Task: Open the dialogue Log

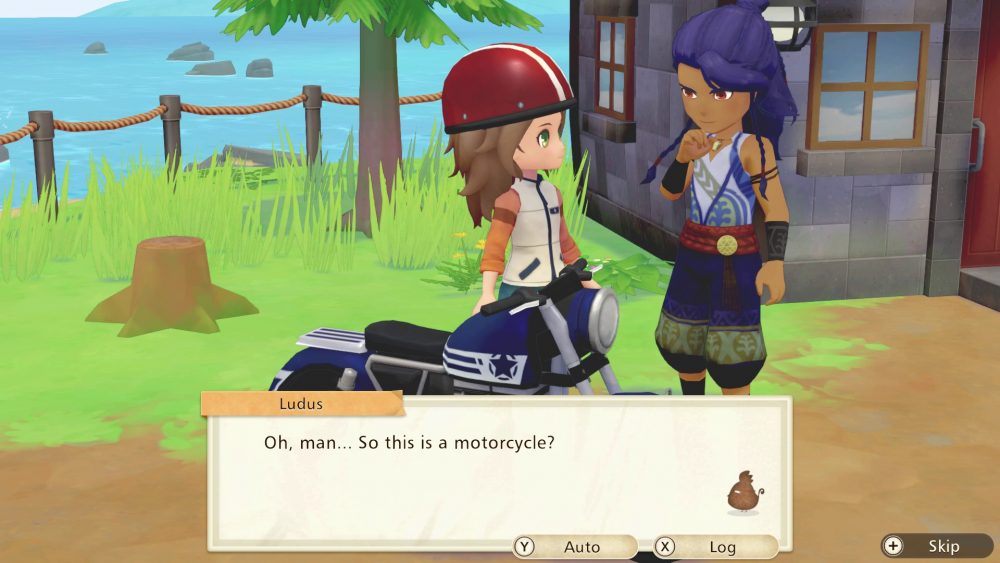Action: pyautogui.click(x=714, y=547)
